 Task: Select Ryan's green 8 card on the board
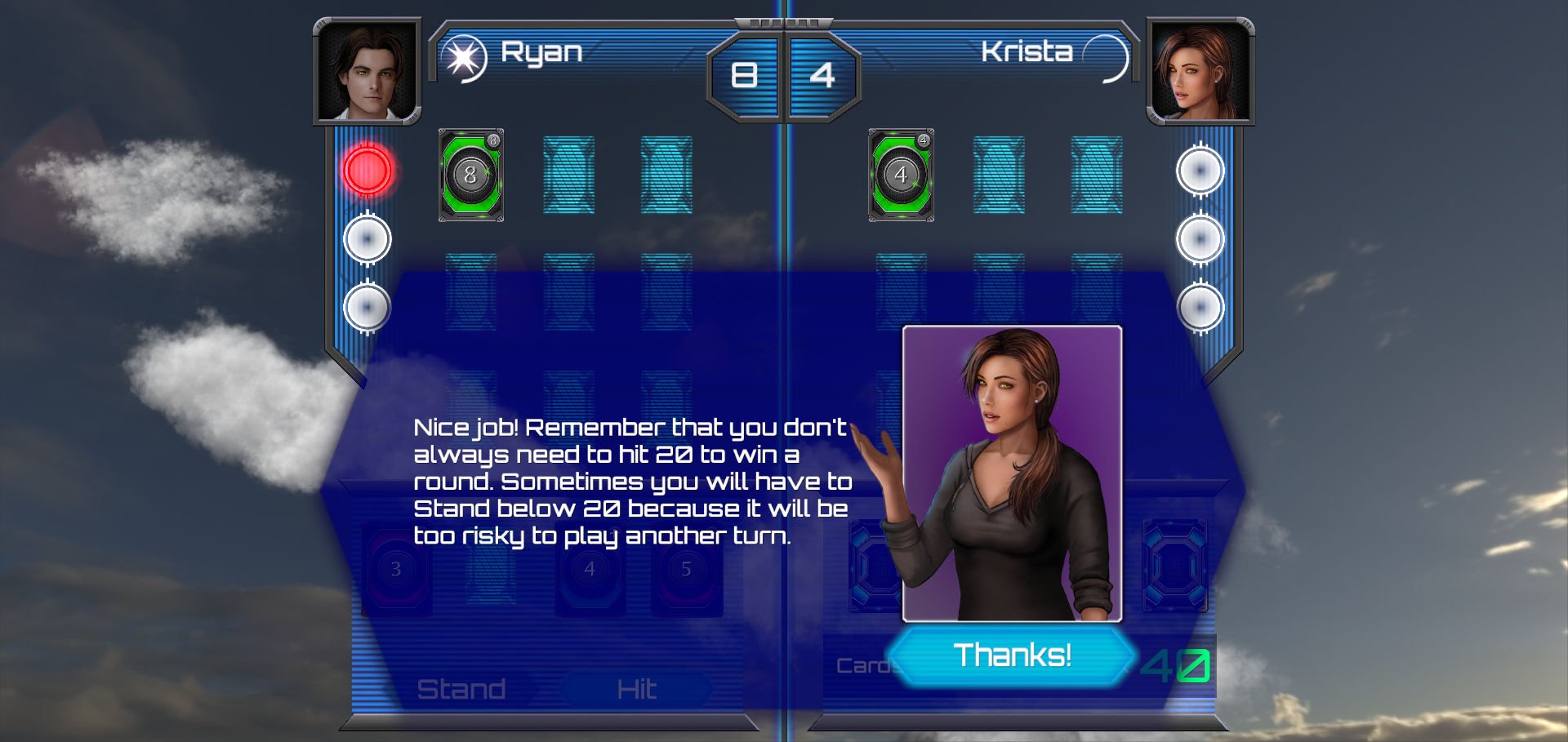[470, 175]
